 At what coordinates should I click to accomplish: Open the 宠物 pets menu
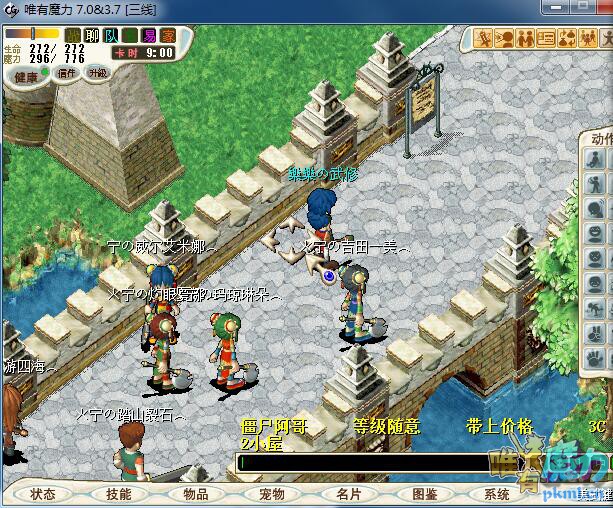[271, 494]
